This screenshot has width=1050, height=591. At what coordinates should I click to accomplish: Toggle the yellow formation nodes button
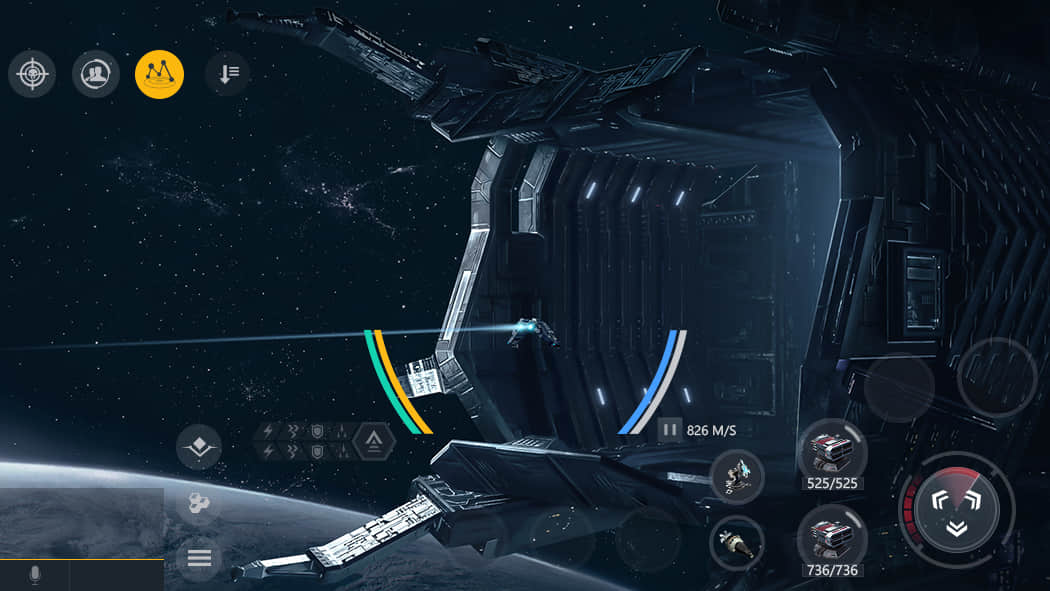[159, 74]
